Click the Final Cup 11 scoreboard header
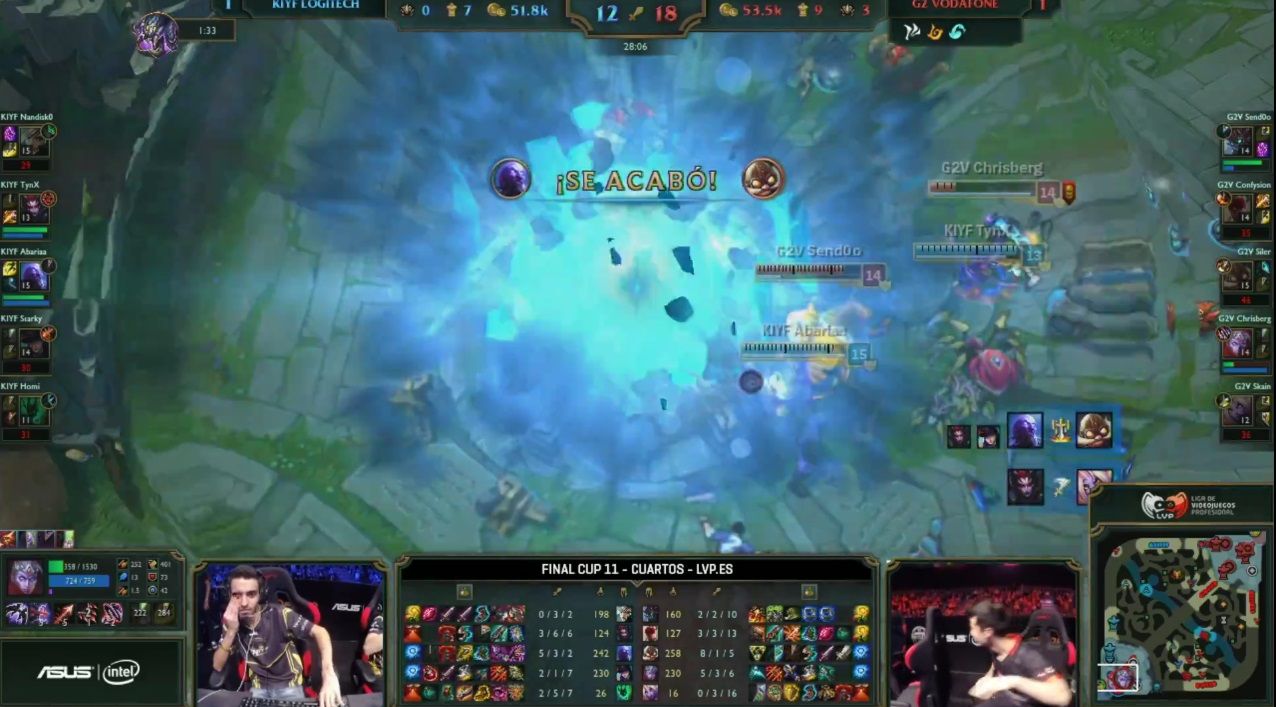This screenshot has width=1276, height=707. [x=637, y=569]
